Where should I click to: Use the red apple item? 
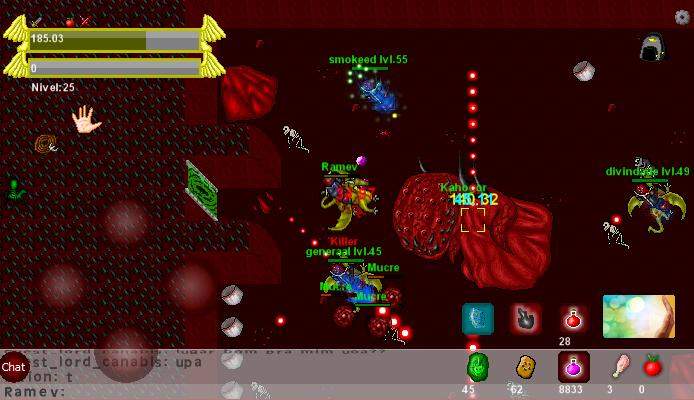pyautogui.click(x=653, y=366)
